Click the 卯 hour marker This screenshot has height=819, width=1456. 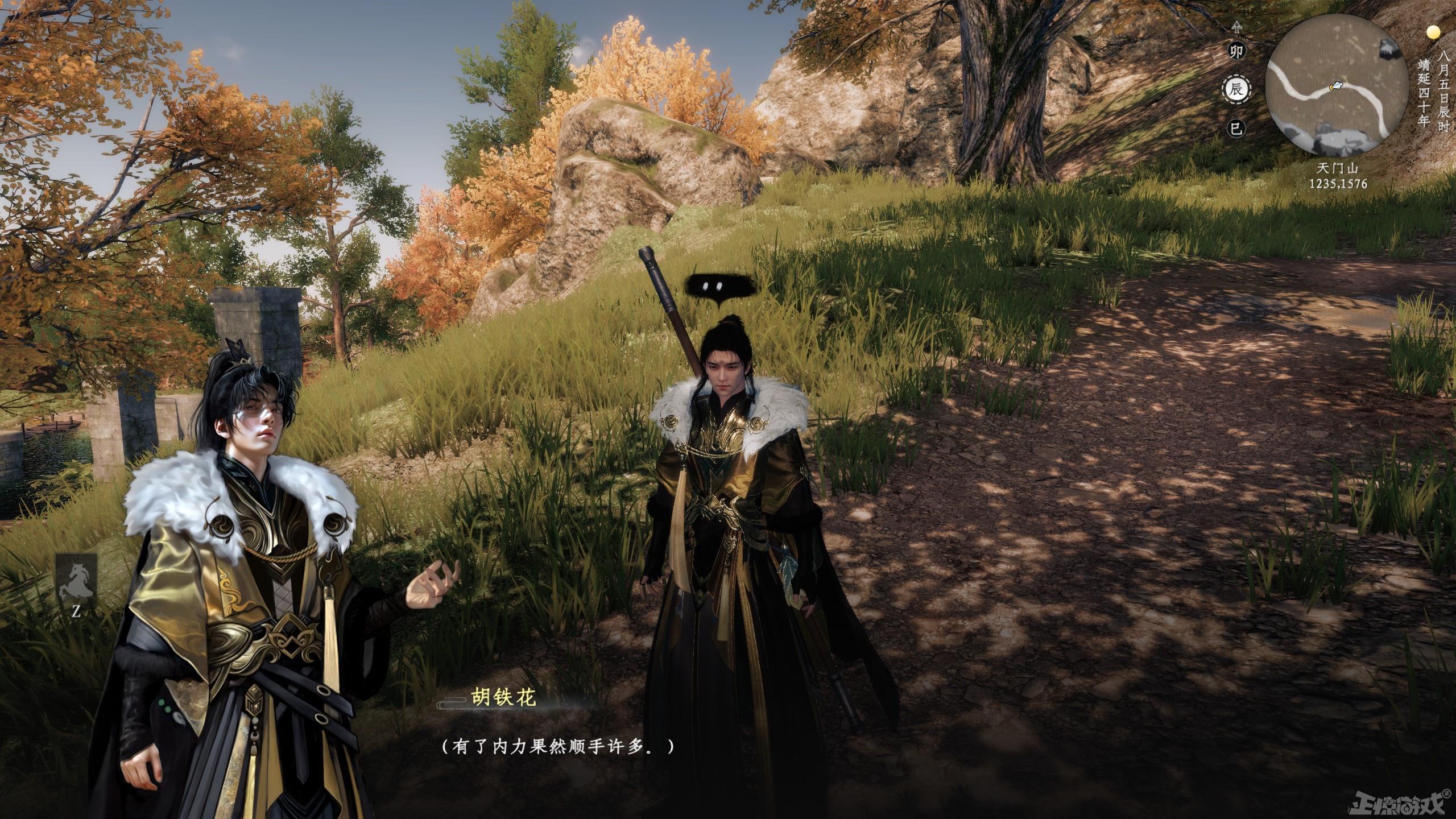pyautogui.click(x=1235, y=52)
